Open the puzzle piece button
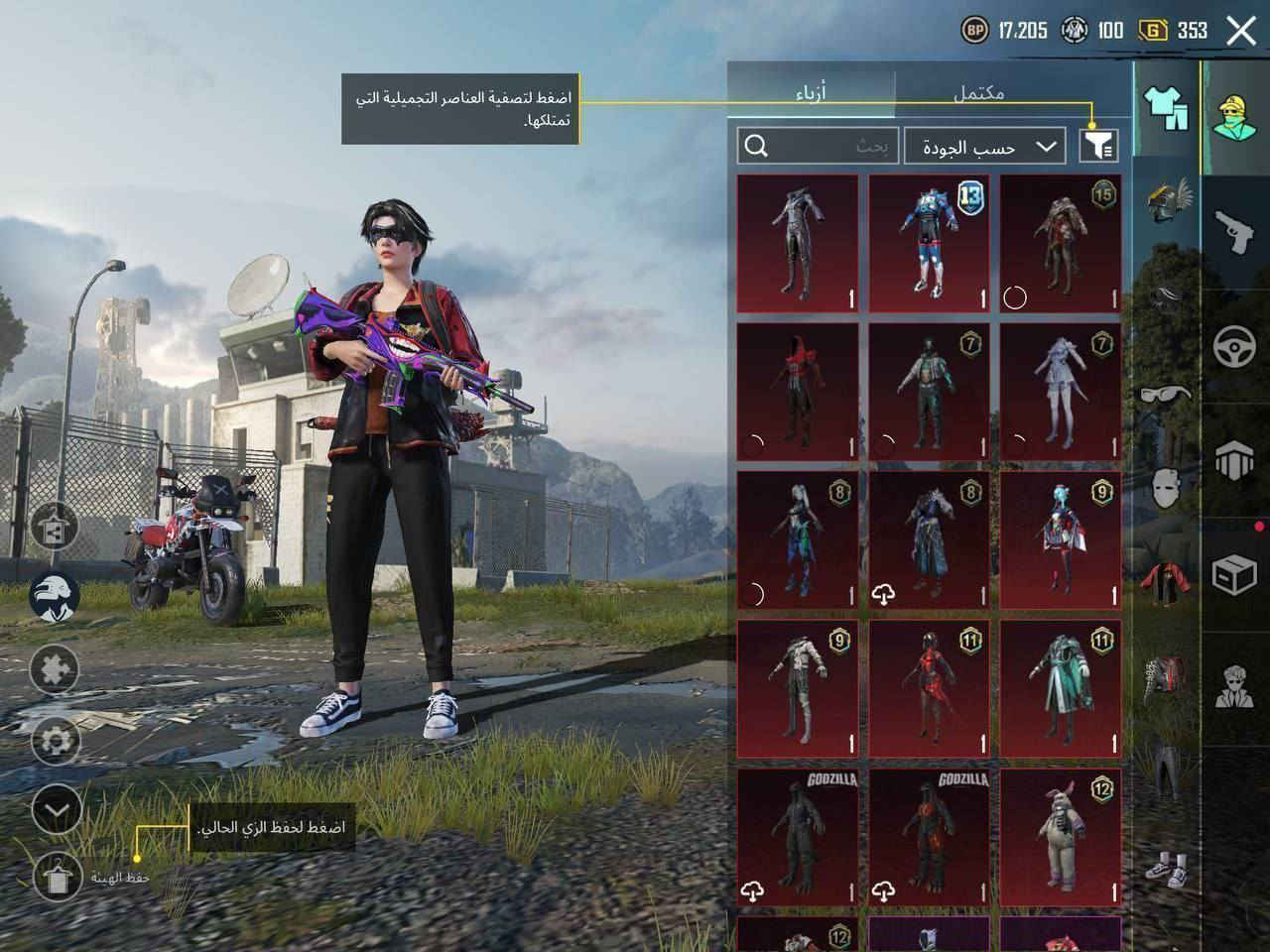This screenshot has width=1270, height=952. pyautogui.click(x=56, y=670)
